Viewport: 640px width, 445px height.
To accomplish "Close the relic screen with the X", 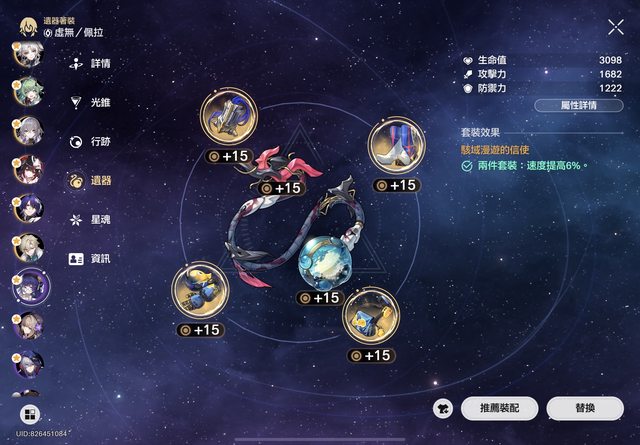I will [x=615, y=28].
